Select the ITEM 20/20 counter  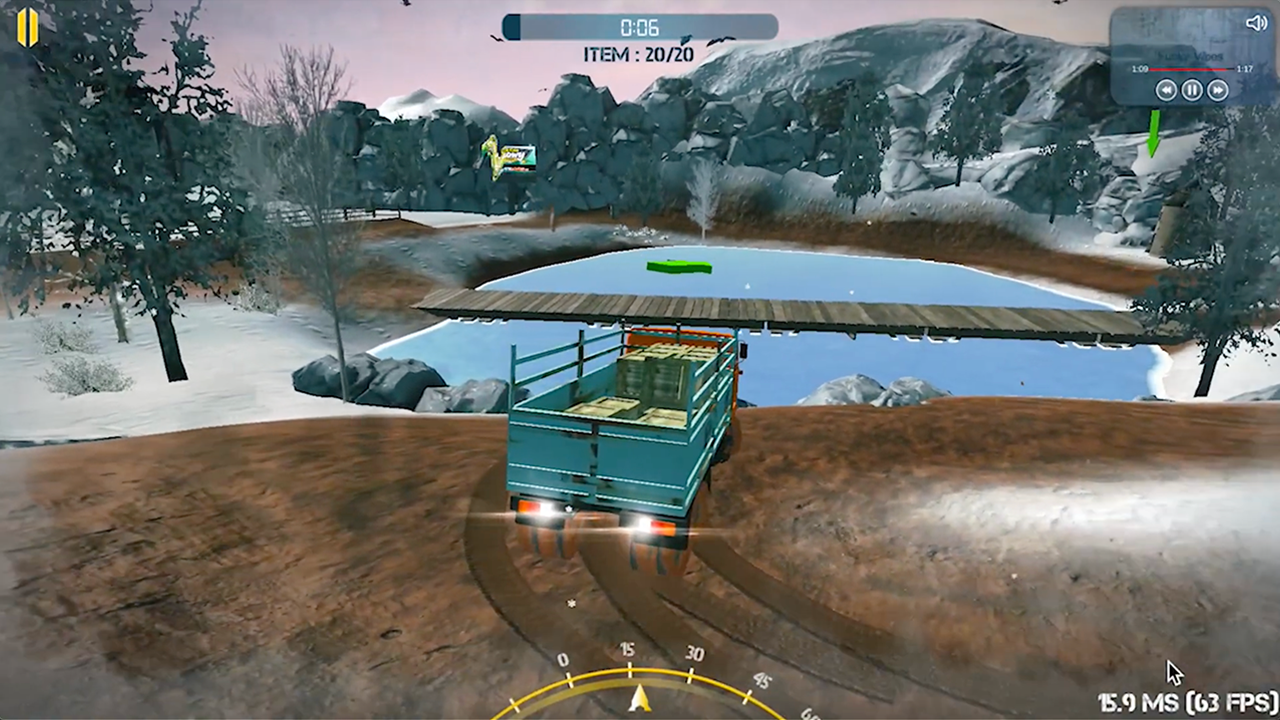tap(638, 54)
